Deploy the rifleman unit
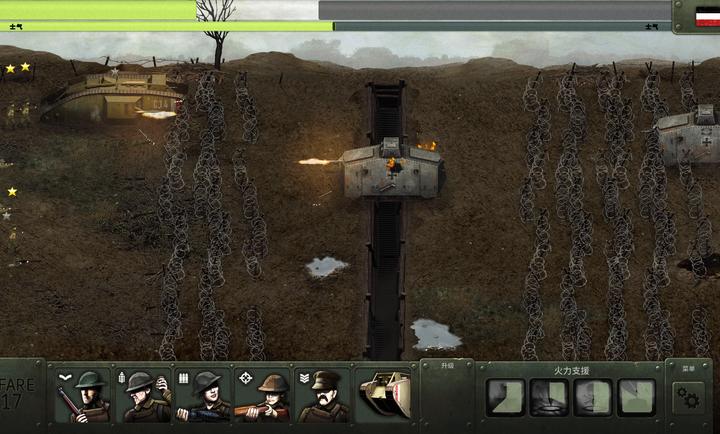 click(x=82, y=395)
